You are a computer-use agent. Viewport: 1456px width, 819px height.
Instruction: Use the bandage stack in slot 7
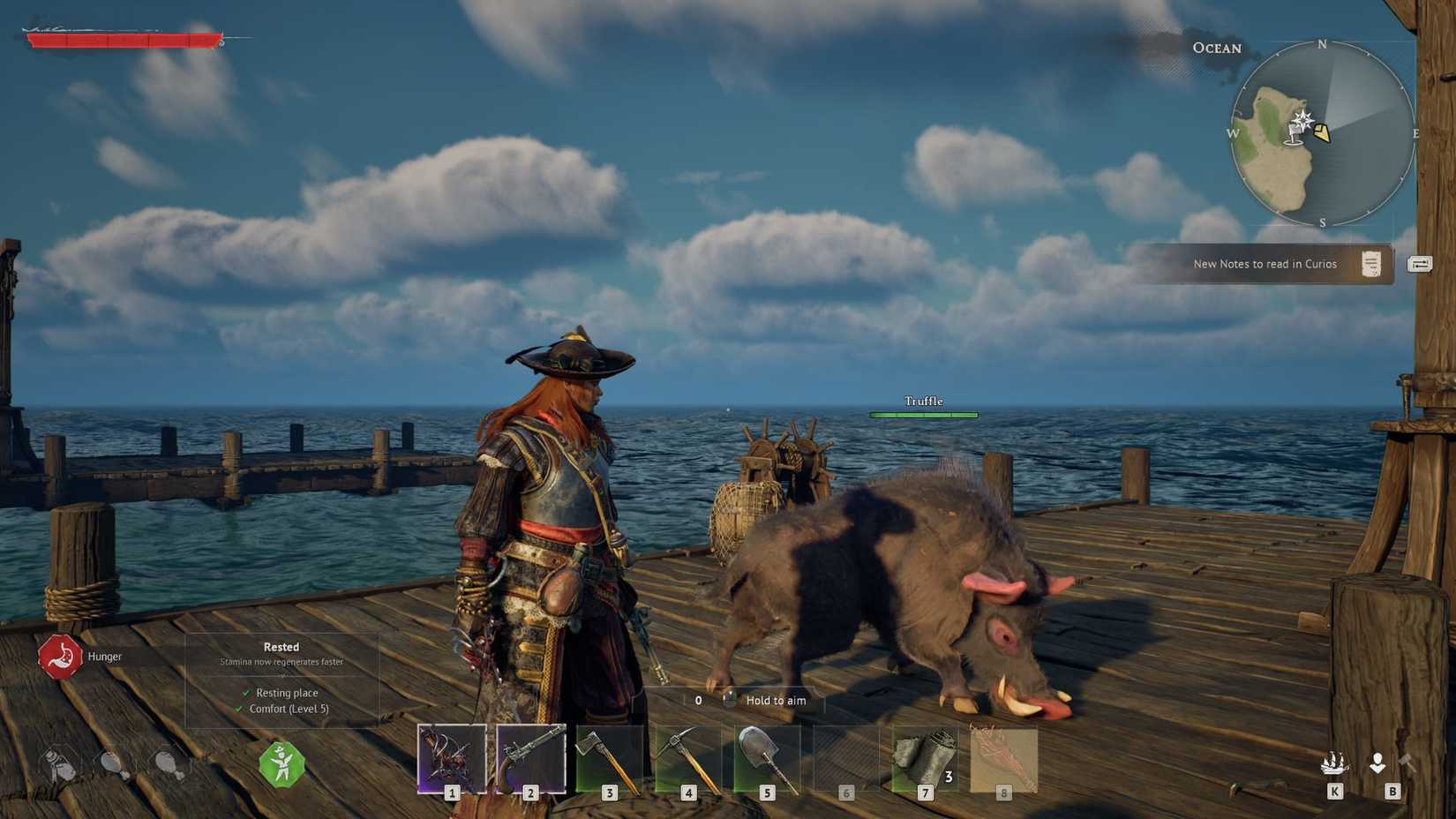924,759
